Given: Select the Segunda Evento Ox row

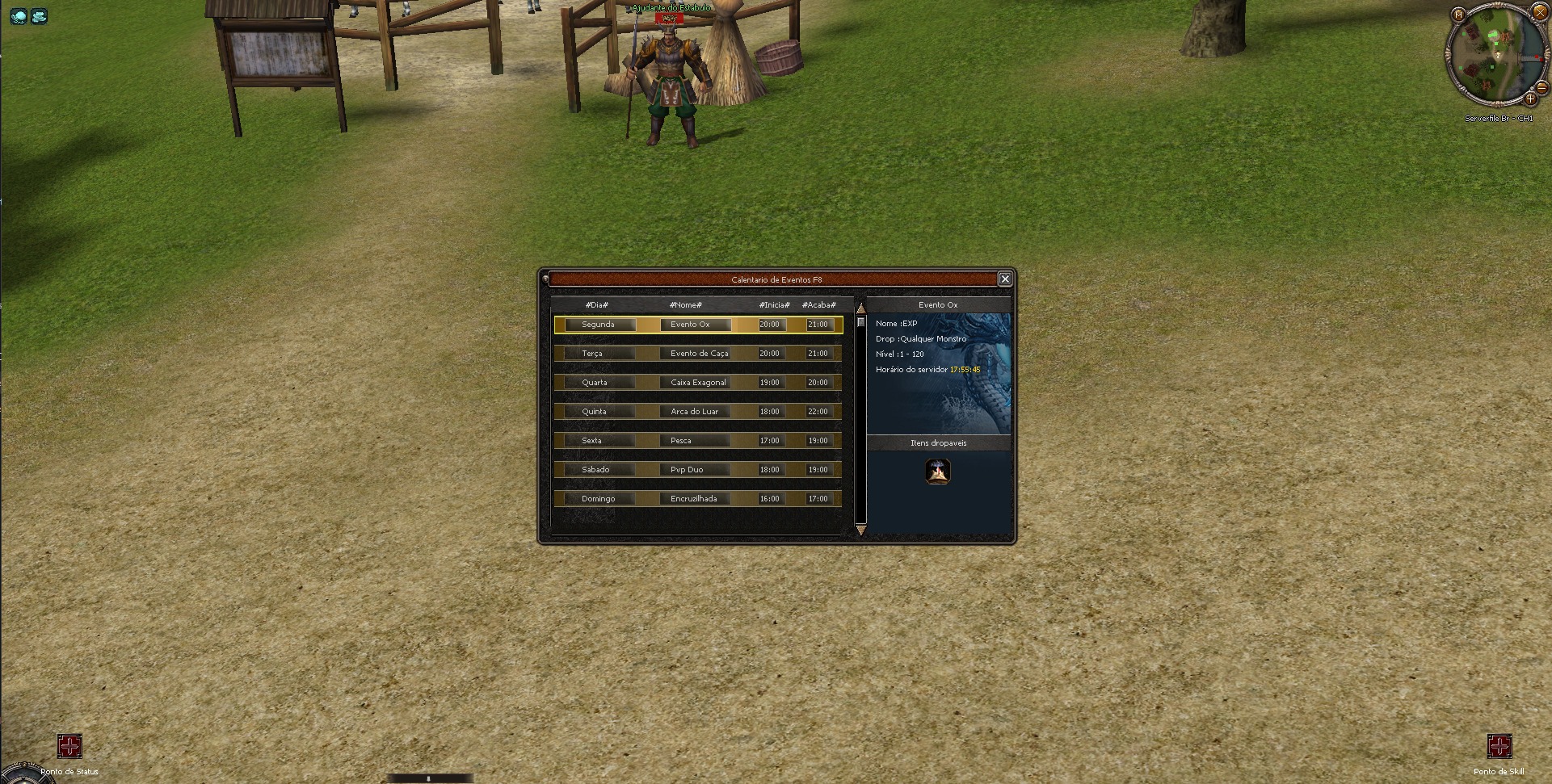Looking at the screenshot, I should 696,324.
